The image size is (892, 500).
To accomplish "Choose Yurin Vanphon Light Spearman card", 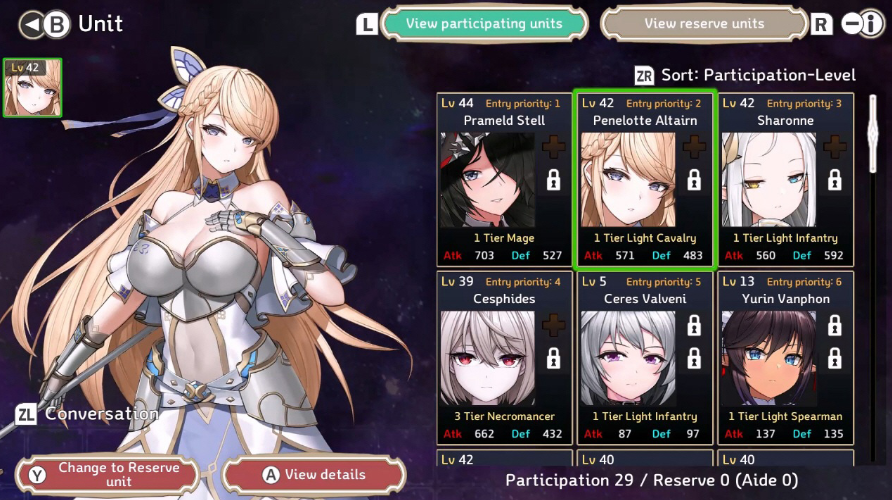I will click(785, 358).
